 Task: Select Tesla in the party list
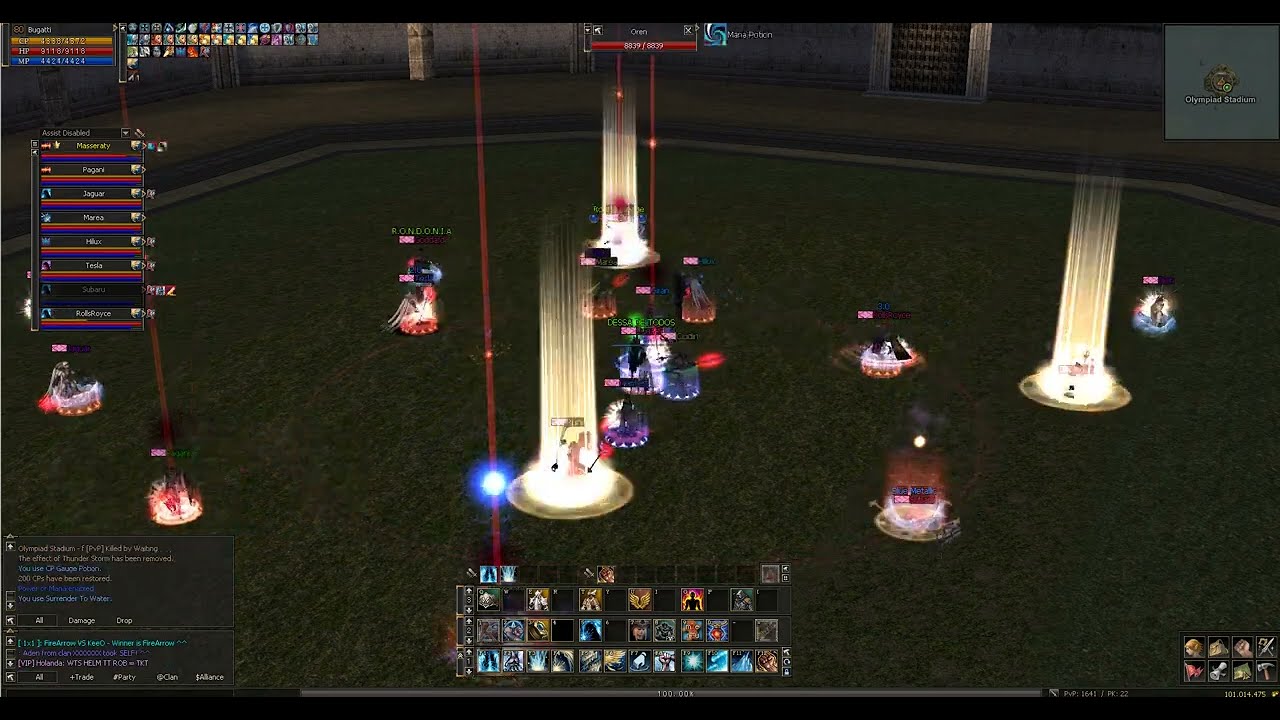coord(93,266)
